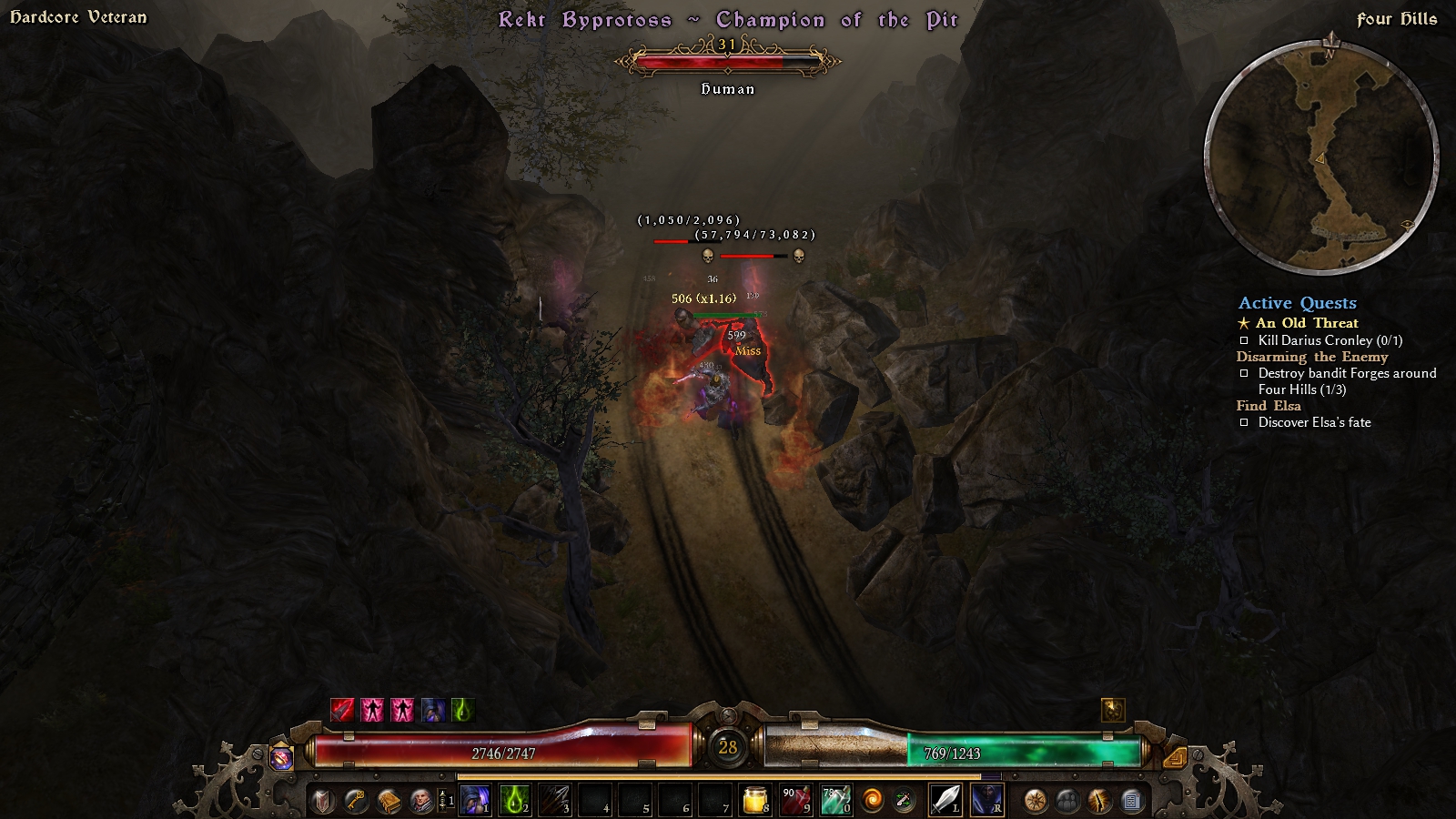Click the gold button right of energy bar
This screenshot has height=819, width=1456.
(x=1175, y=756)
